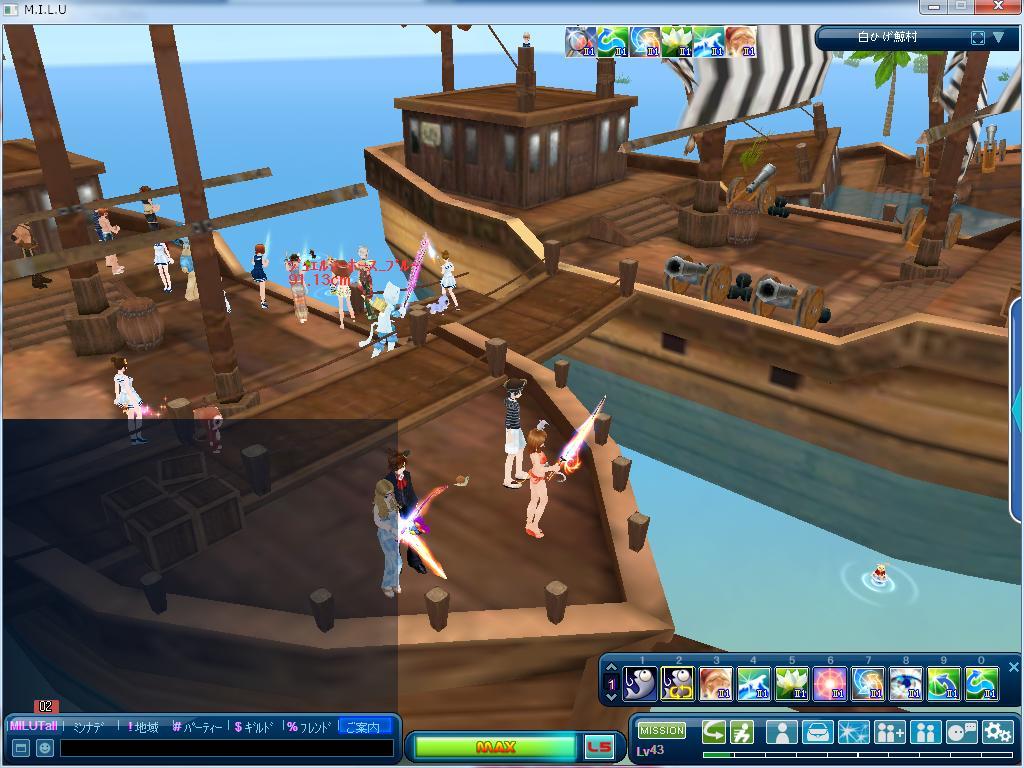Switch to the パーティー chat tab

[197, 727]
